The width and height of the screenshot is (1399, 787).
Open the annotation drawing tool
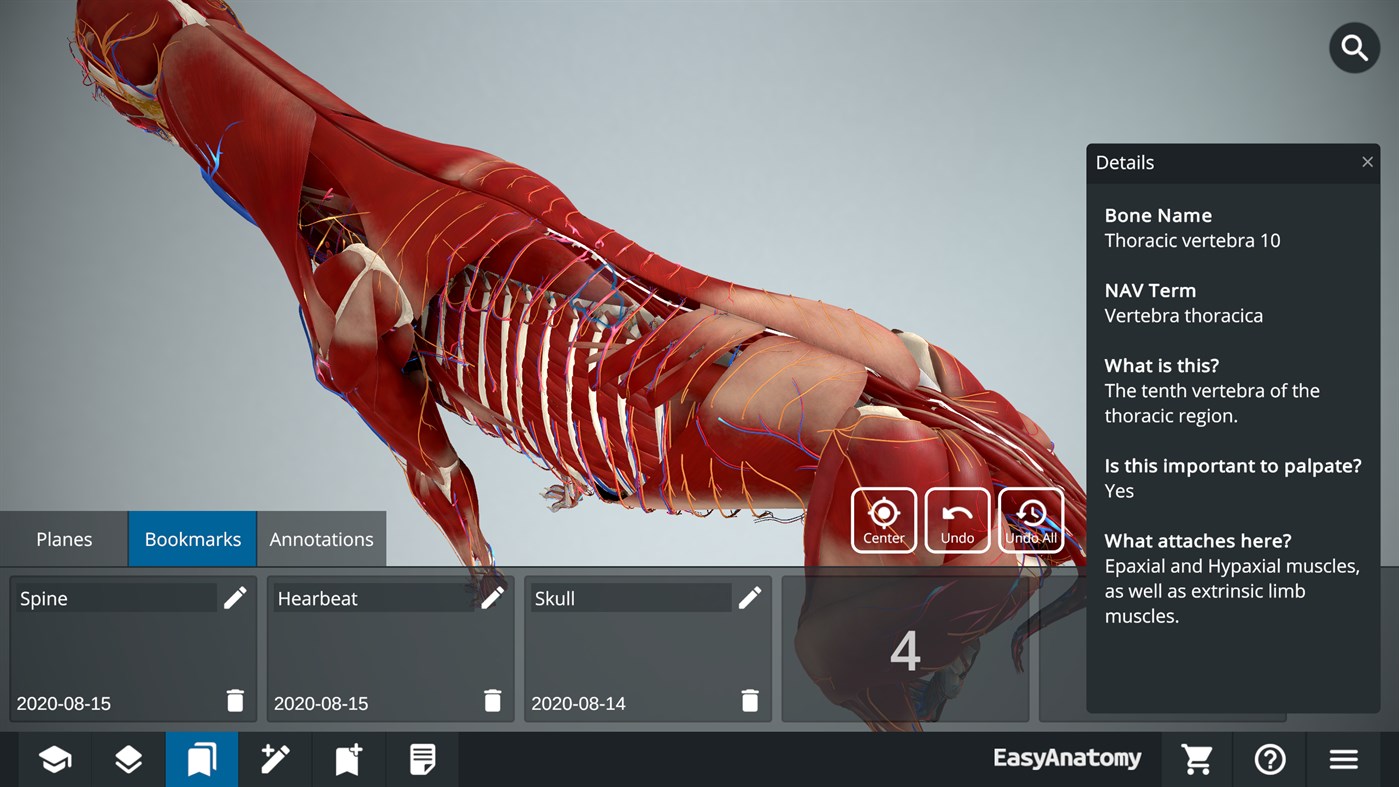pyautogui.click(x=275, y=759)
